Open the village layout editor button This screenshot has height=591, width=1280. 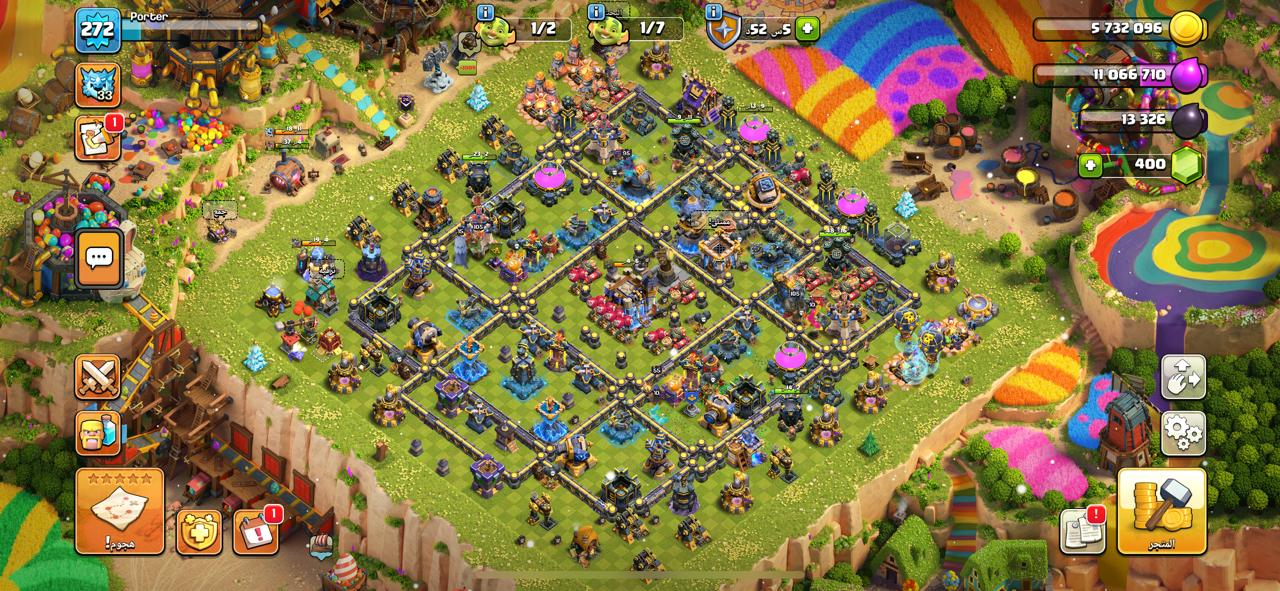[x=1183, y=377]
